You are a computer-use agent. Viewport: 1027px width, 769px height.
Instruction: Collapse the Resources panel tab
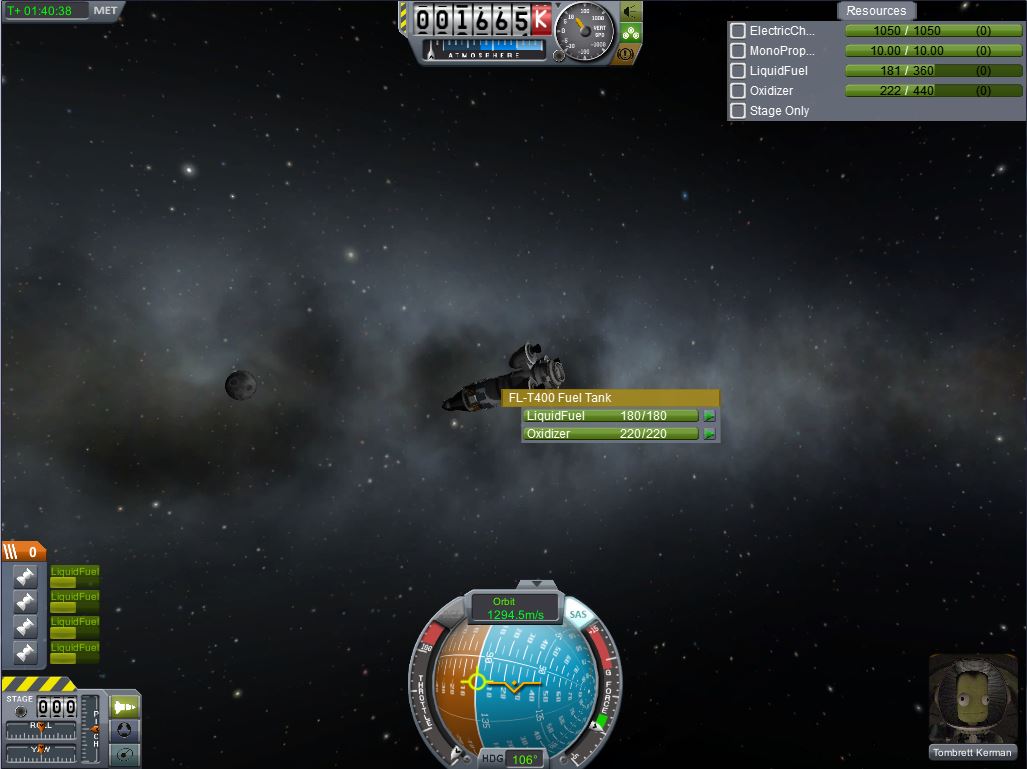[876, 11]
